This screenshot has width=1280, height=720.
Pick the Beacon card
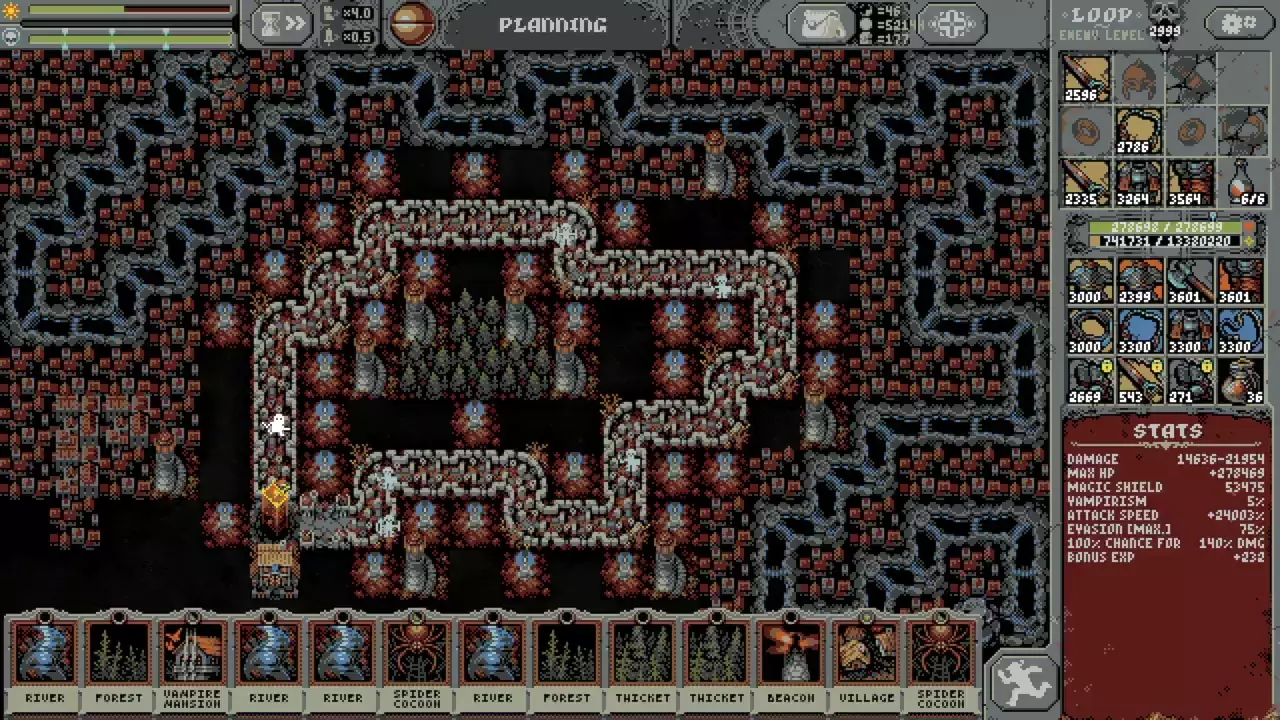point(791,662)
